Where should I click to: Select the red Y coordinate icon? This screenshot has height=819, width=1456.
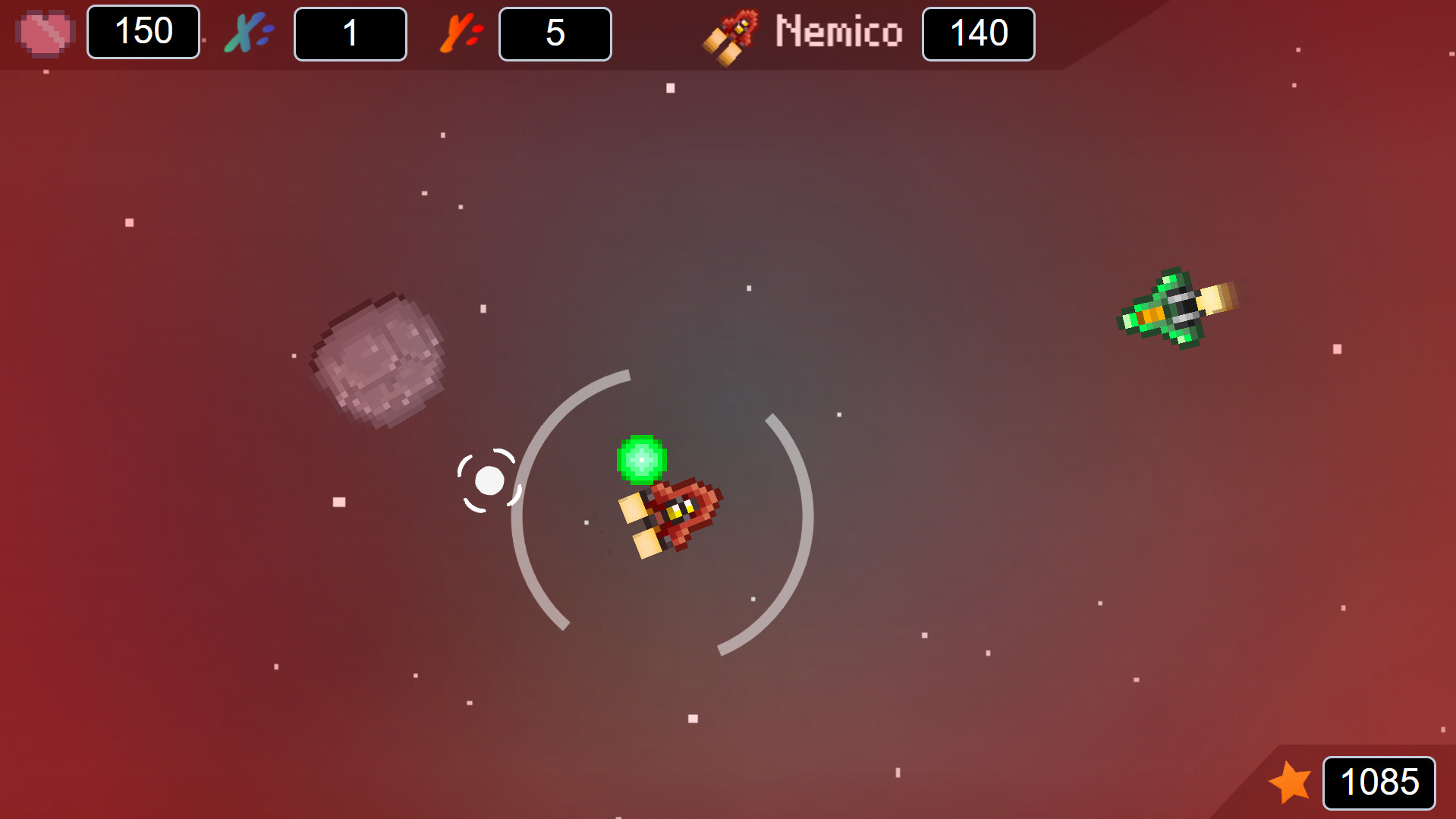pyautogui.click(x=458, y=33)
